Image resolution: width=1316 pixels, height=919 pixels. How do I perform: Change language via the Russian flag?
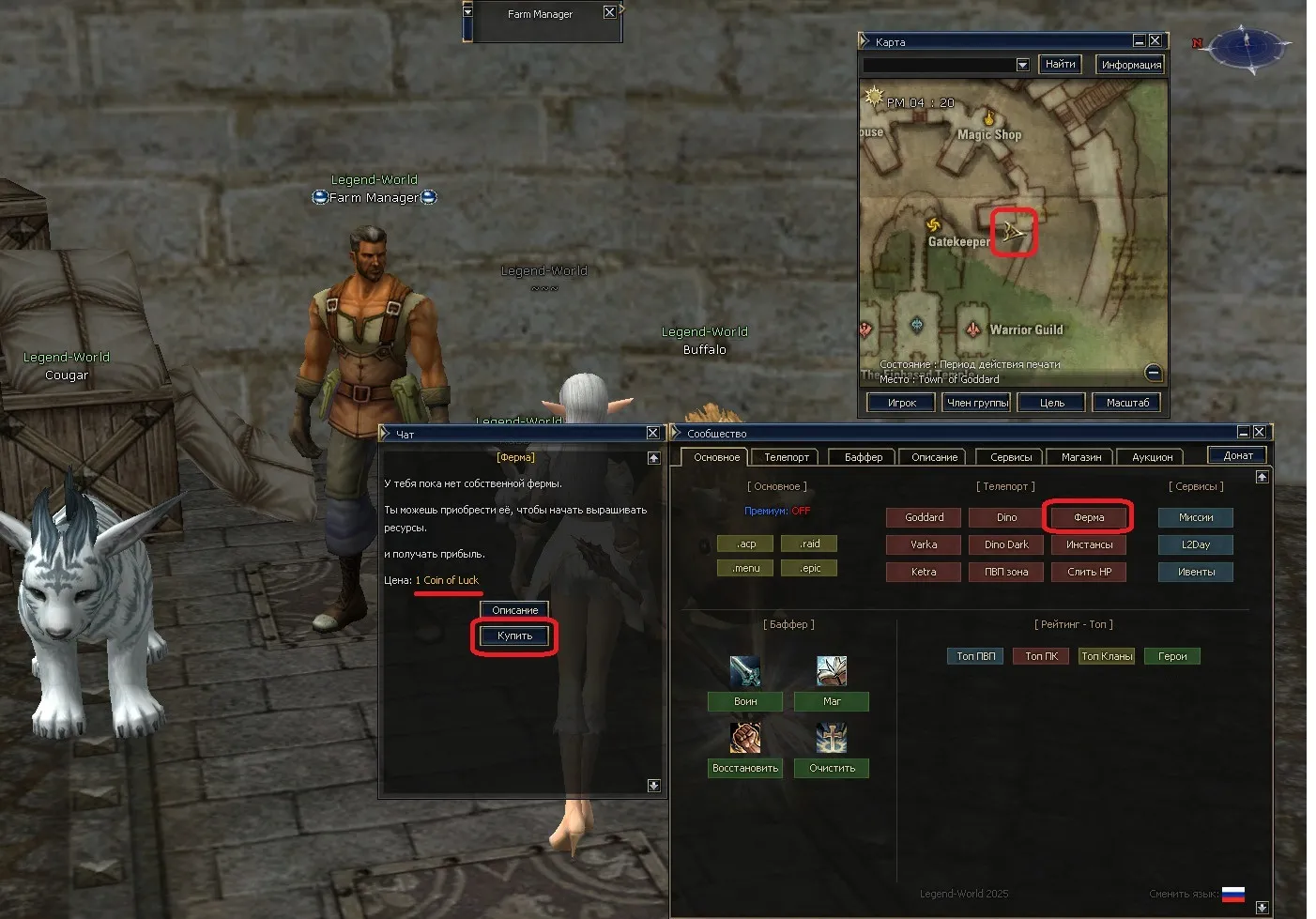[1232, 894]
